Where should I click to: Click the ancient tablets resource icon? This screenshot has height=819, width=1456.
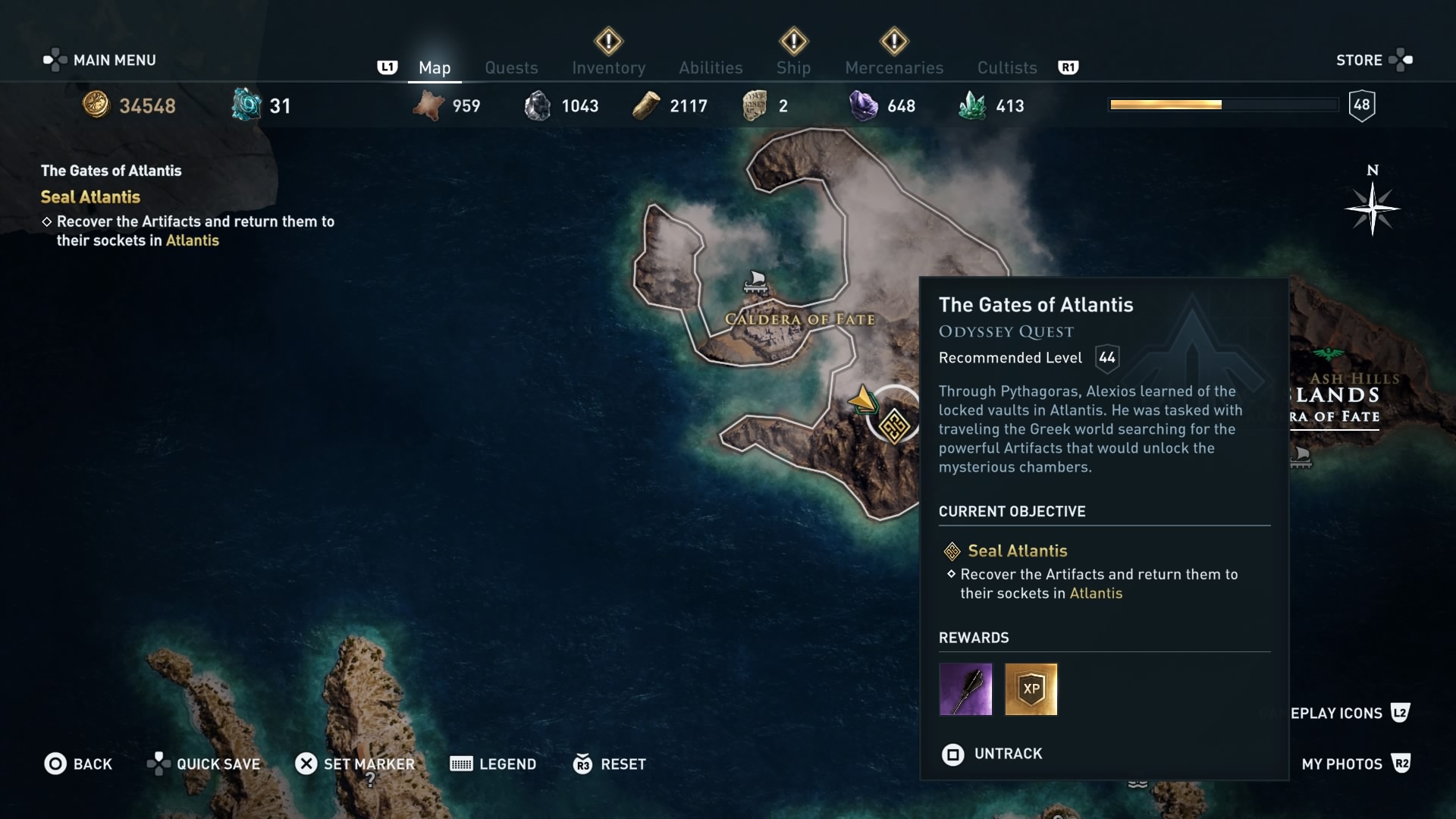pos(755,105)
